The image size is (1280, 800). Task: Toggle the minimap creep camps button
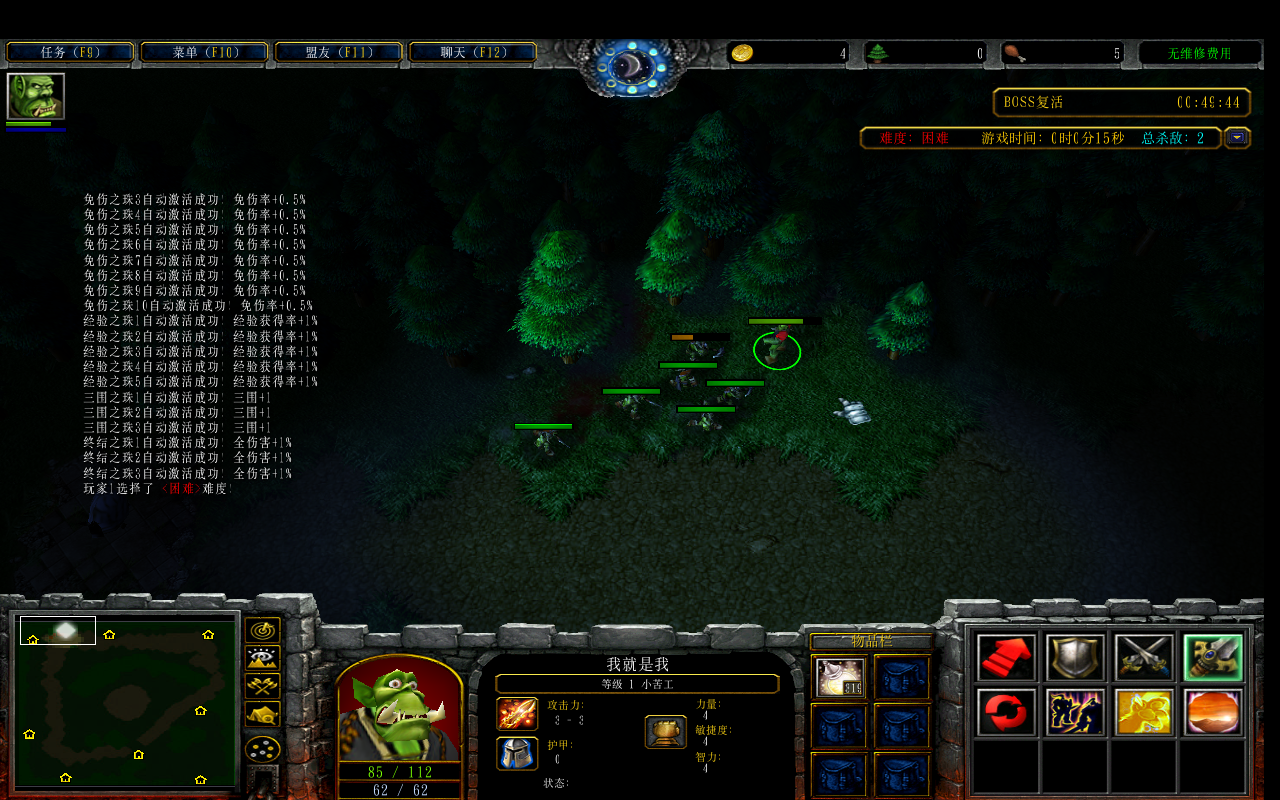262,715
